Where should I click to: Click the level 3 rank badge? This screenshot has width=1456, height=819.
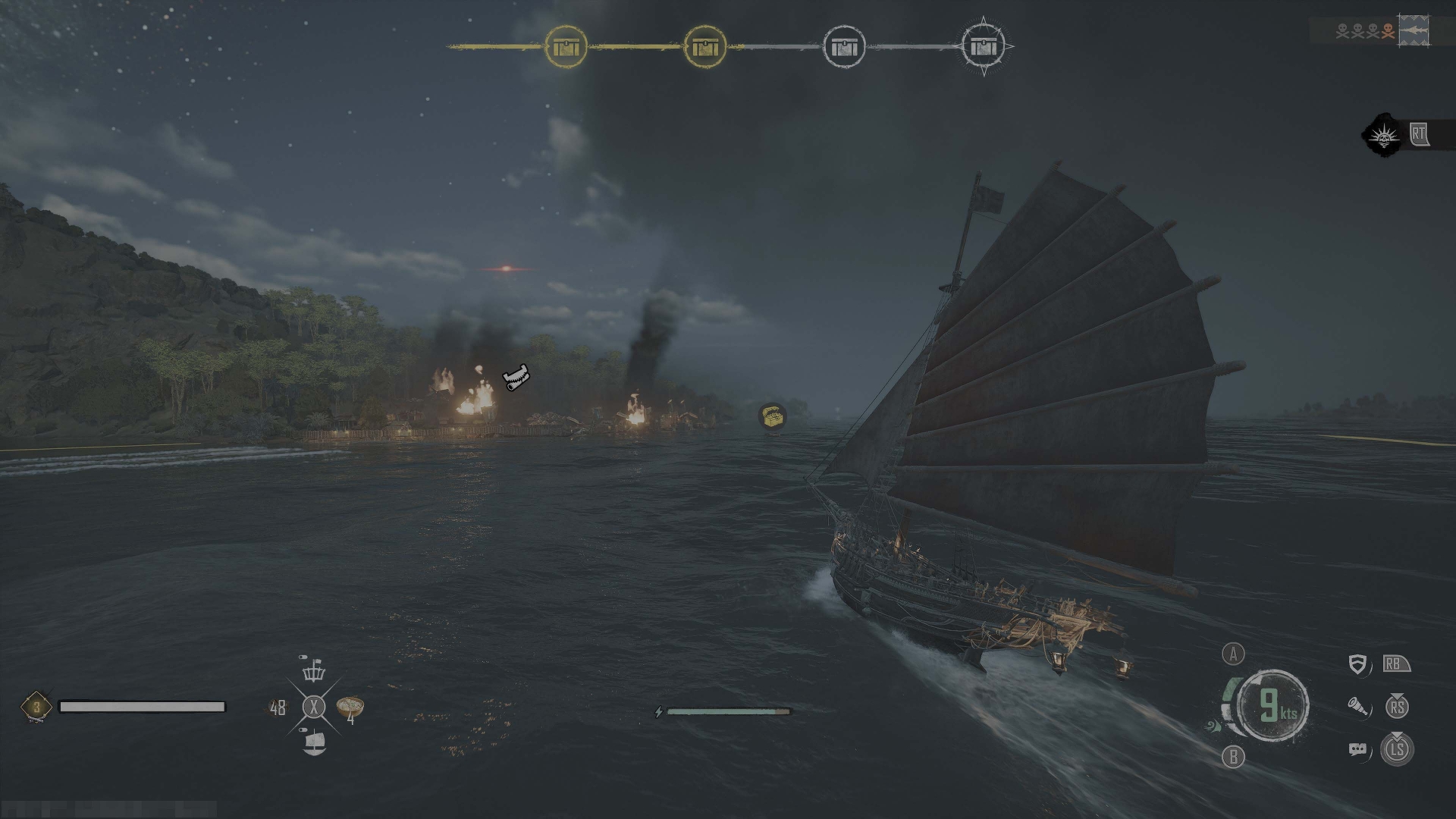[x=36, y=707]
